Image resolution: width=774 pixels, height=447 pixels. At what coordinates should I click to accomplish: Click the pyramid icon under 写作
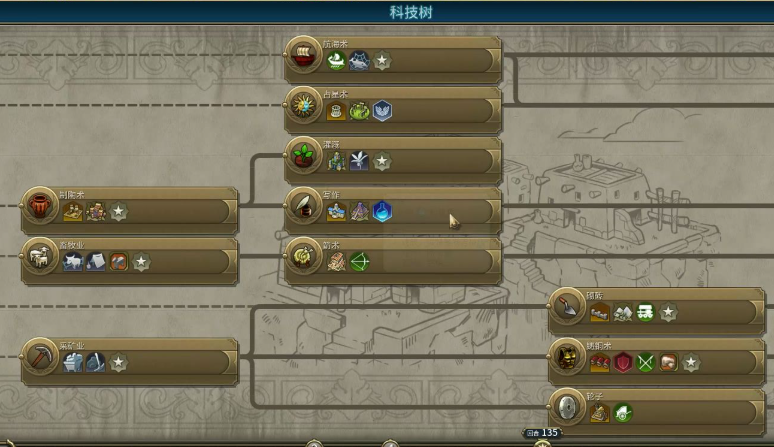point(360,212)
